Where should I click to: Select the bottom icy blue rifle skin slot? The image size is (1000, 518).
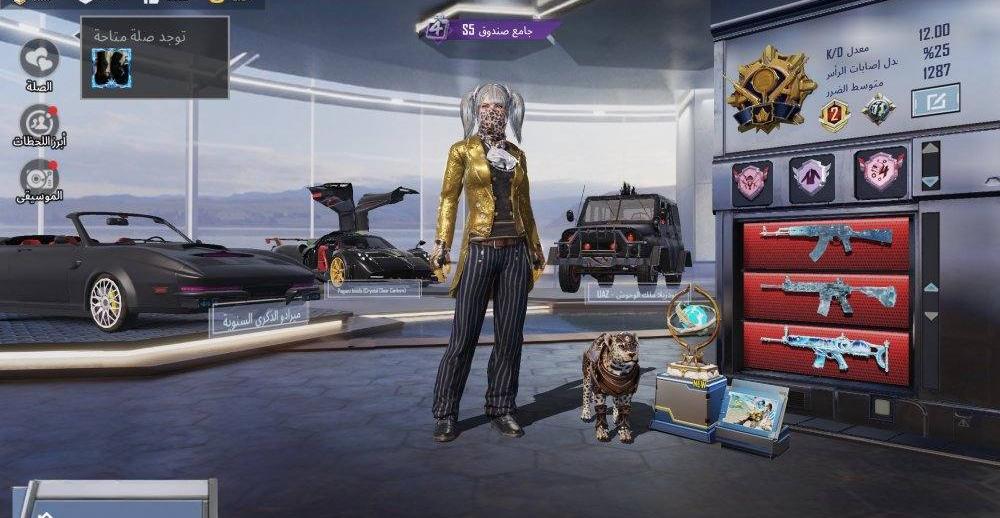pyautogui.click(x=826, y=351)
